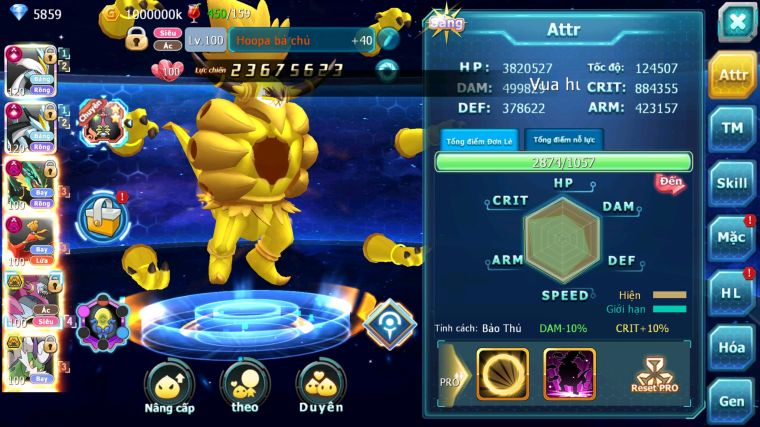The image size is (760, 427).
Task: Click the Reset PRO button
Action: 656,374
